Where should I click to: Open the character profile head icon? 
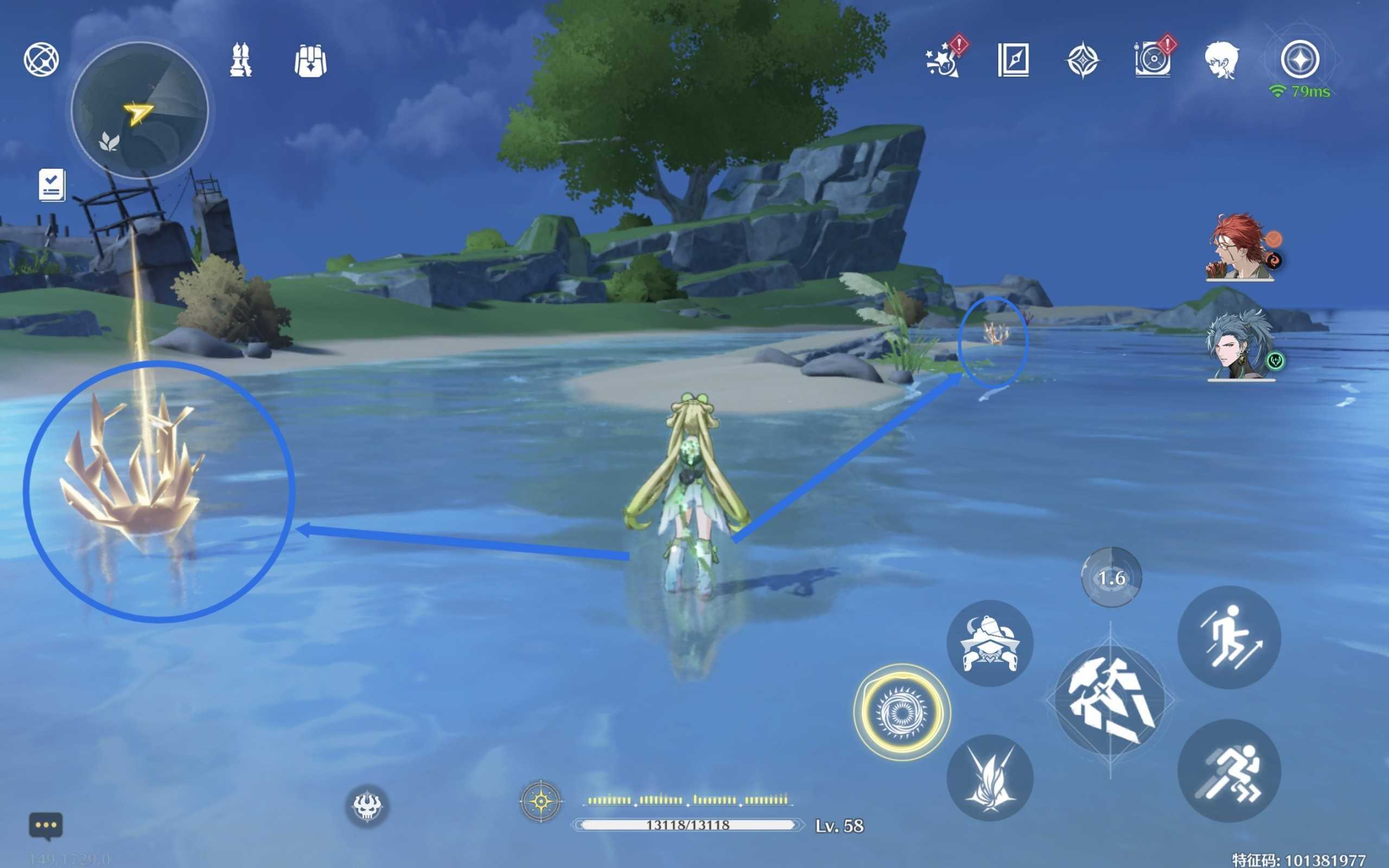tap(1221, 60)
